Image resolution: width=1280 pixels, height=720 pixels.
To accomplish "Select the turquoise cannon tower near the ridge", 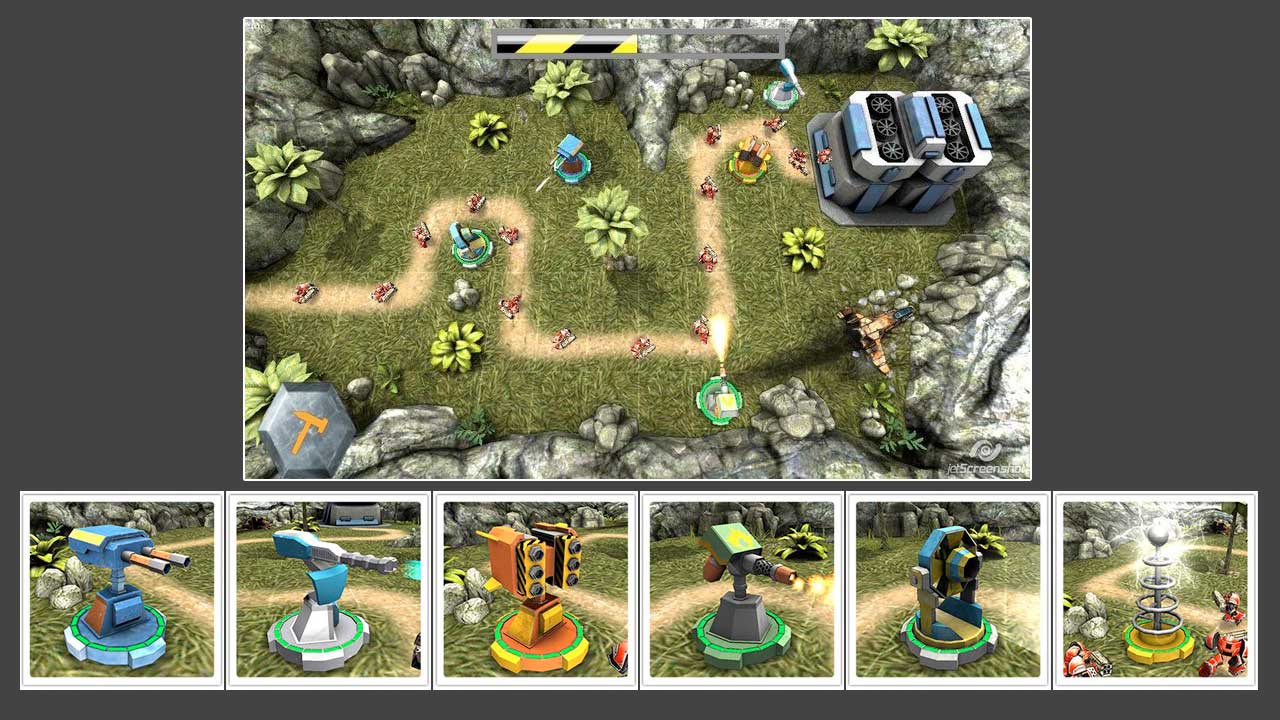I will coord(570,160).
